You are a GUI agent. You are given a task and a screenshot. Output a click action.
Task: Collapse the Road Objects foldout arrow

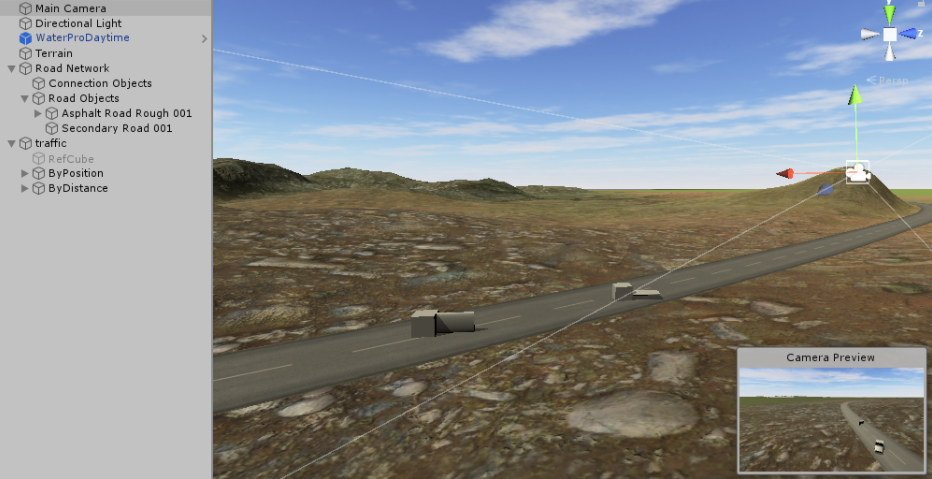(x=25, y=99)
